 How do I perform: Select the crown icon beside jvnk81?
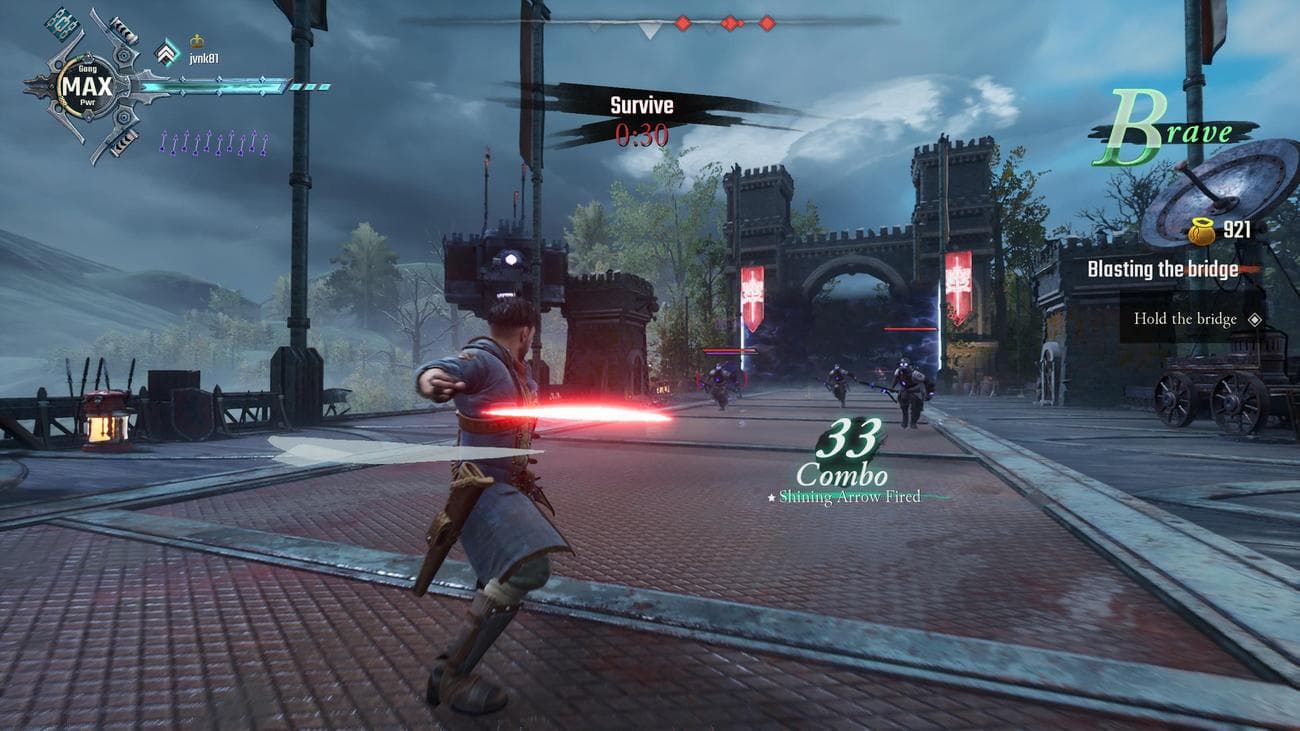coord(196,40)
